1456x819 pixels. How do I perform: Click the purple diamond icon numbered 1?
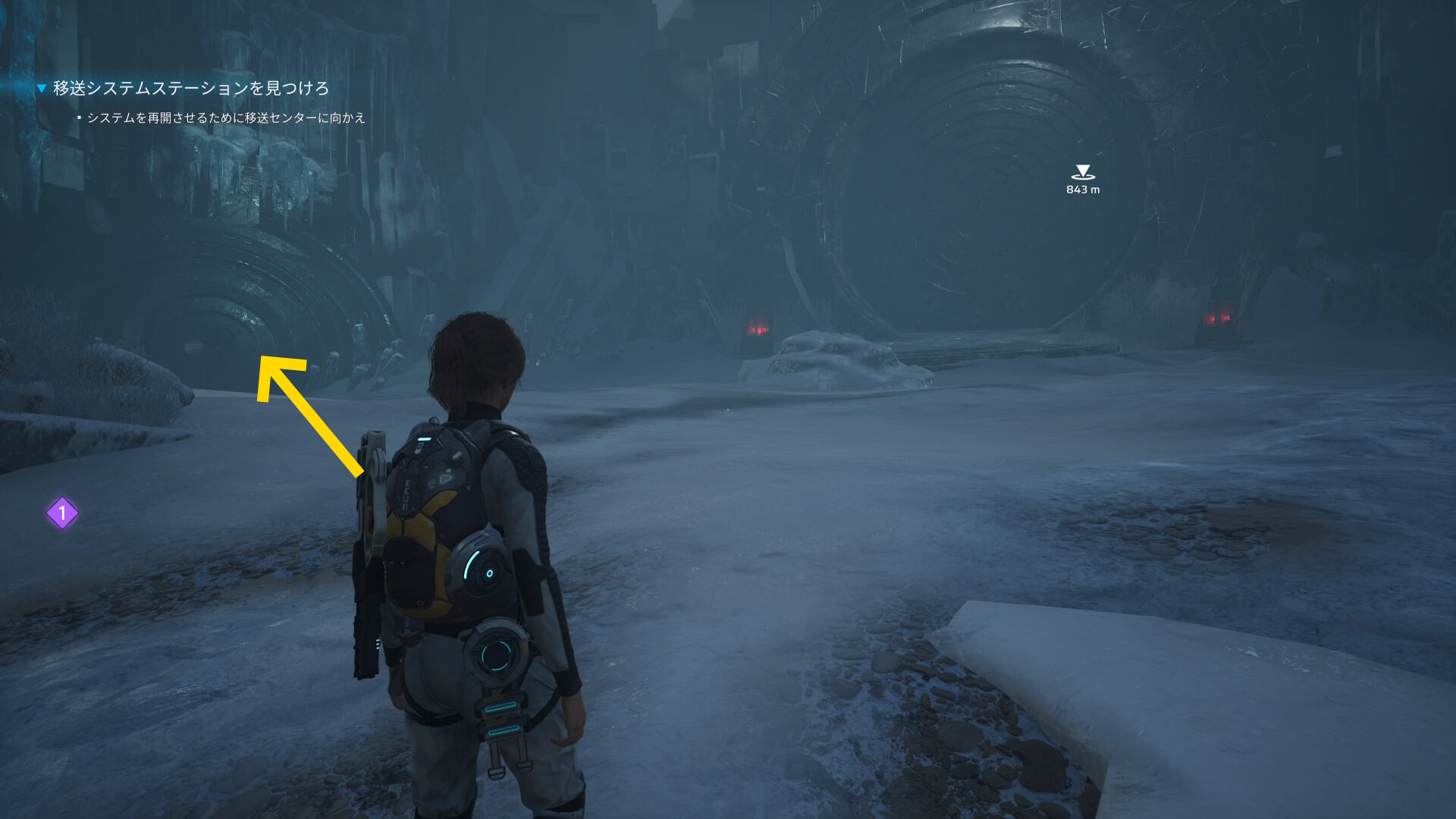click(62, 513)
